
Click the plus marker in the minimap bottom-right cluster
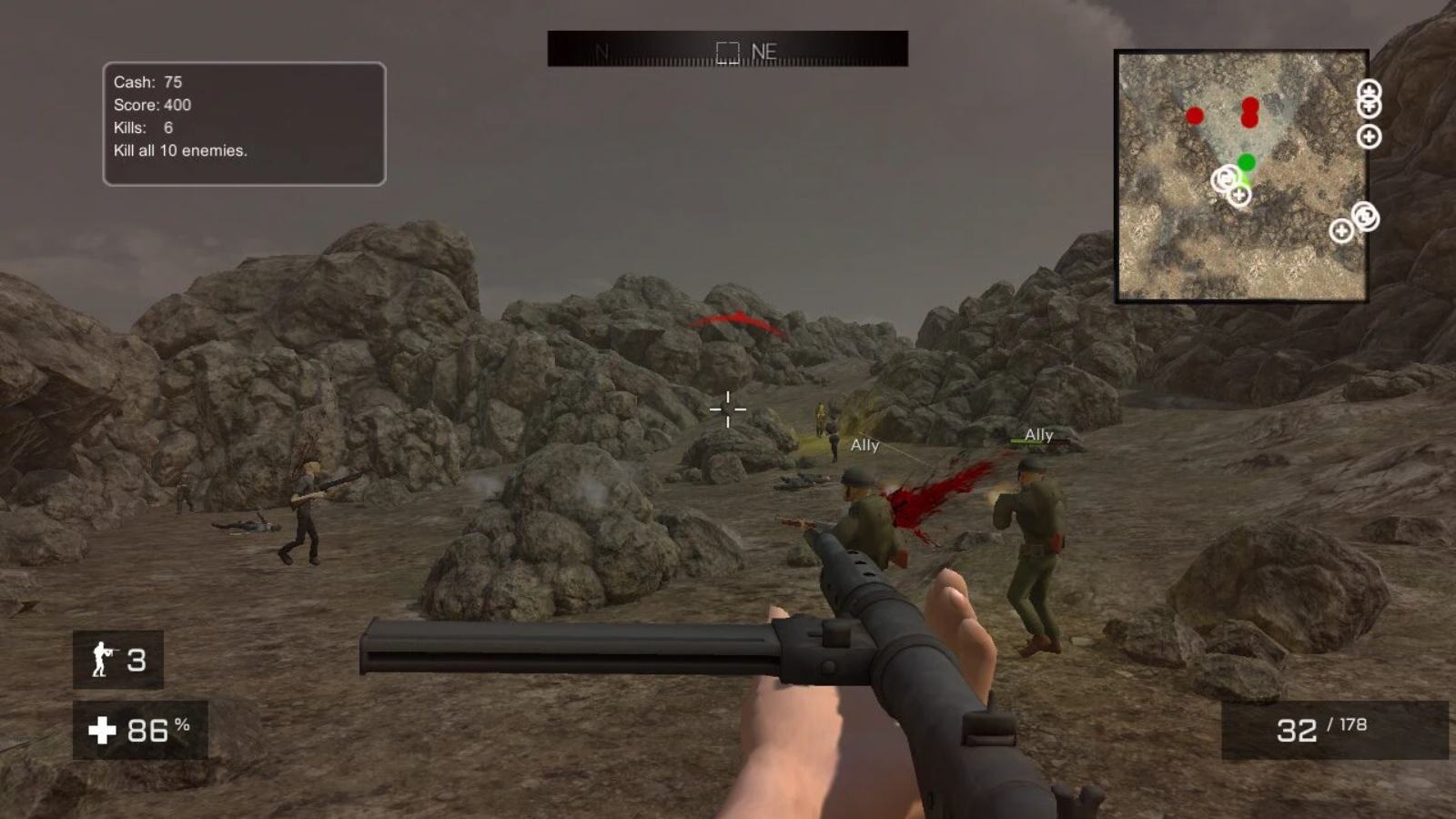[1342, 230]
